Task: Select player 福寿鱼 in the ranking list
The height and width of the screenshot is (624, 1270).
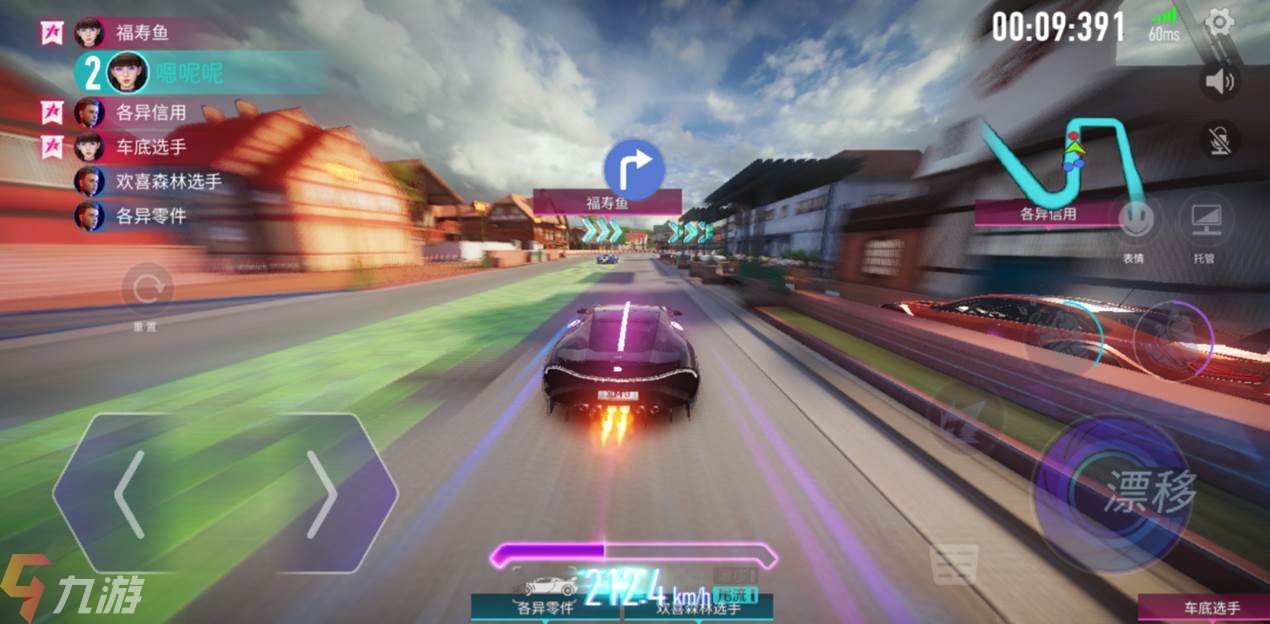Action: tap(142, 32)
